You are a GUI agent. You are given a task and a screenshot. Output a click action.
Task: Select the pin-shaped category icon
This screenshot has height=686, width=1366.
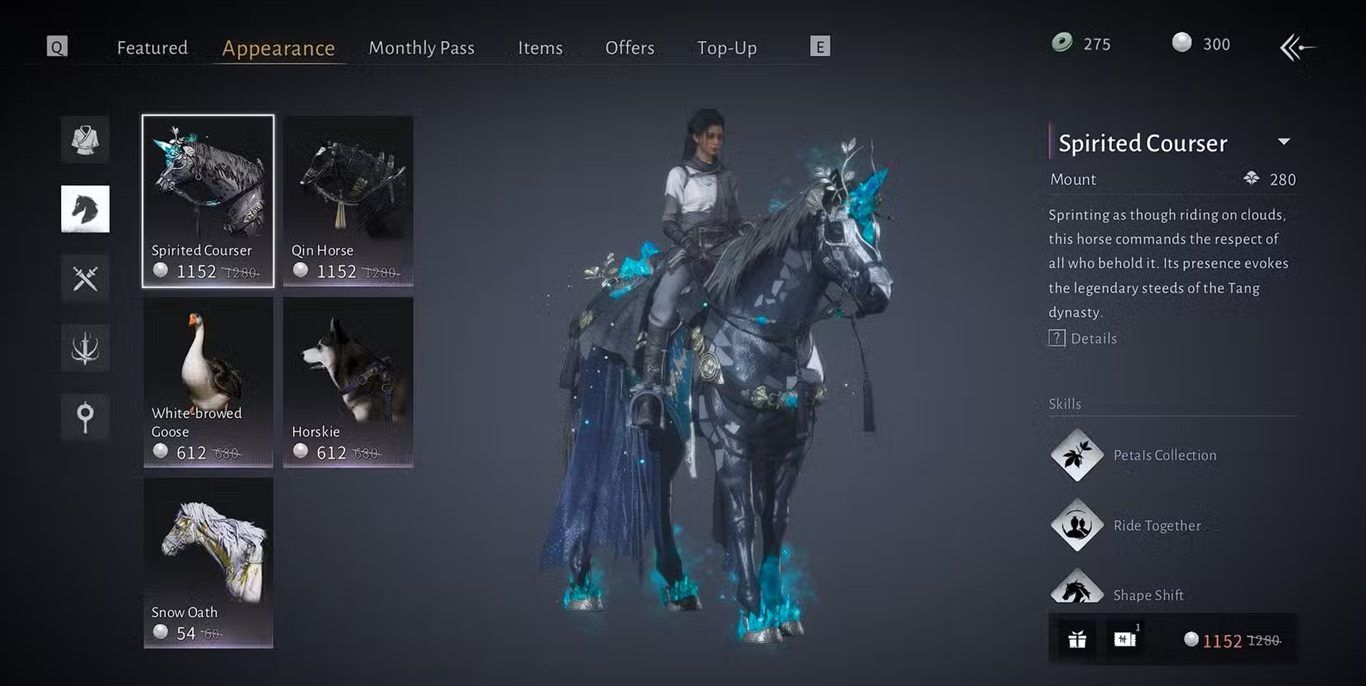(x=85, y=416)
